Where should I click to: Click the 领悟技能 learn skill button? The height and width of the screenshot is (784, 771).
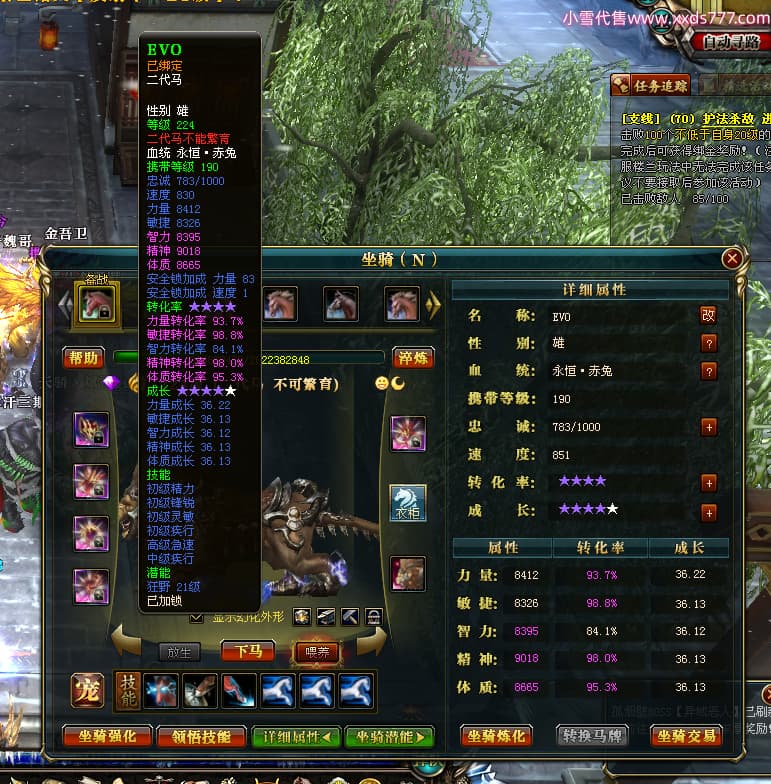click(x=201, y=737)
